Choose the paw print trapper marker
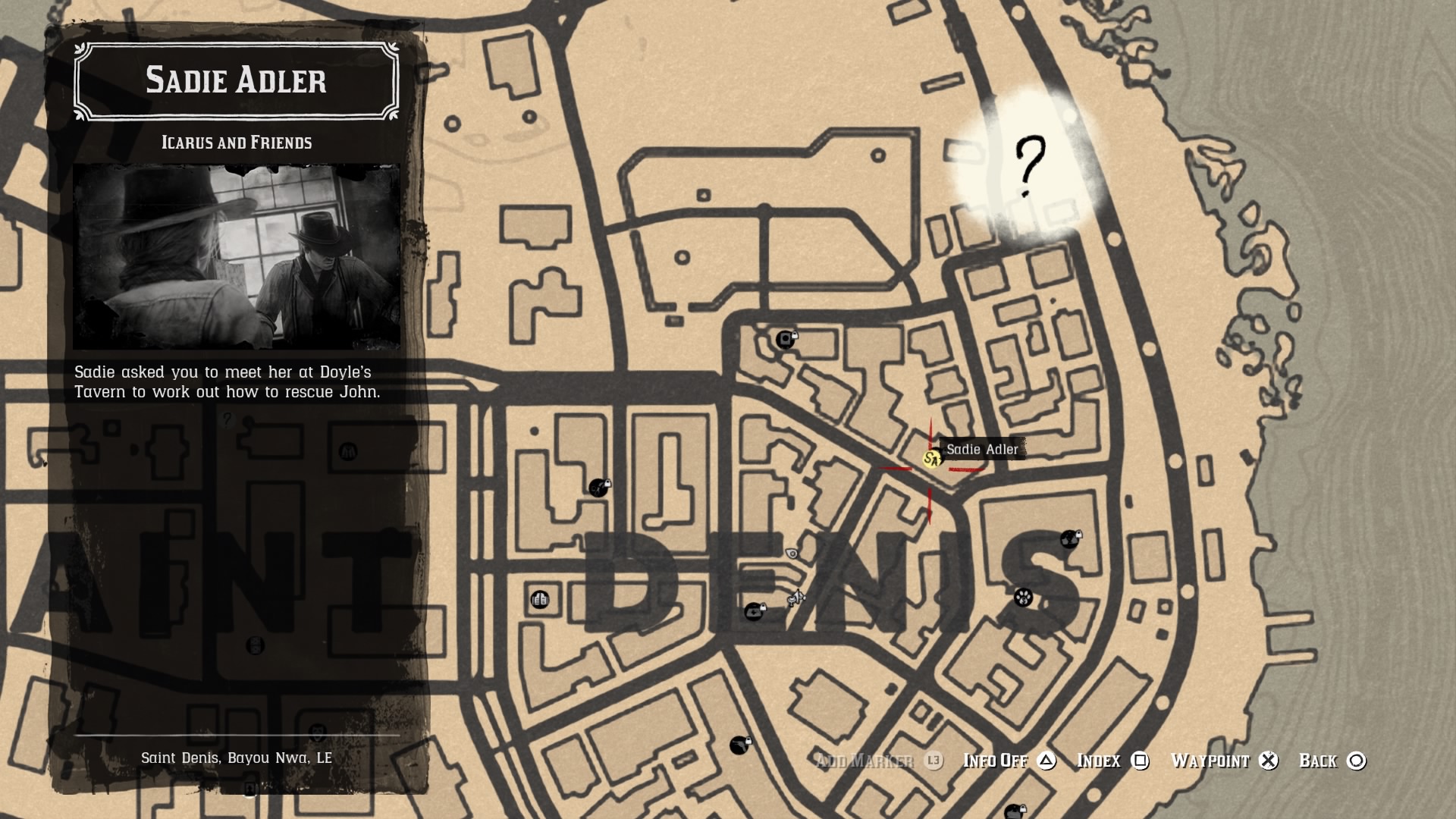Viewport: 1456px width, 819px height. click(1023, 598)
